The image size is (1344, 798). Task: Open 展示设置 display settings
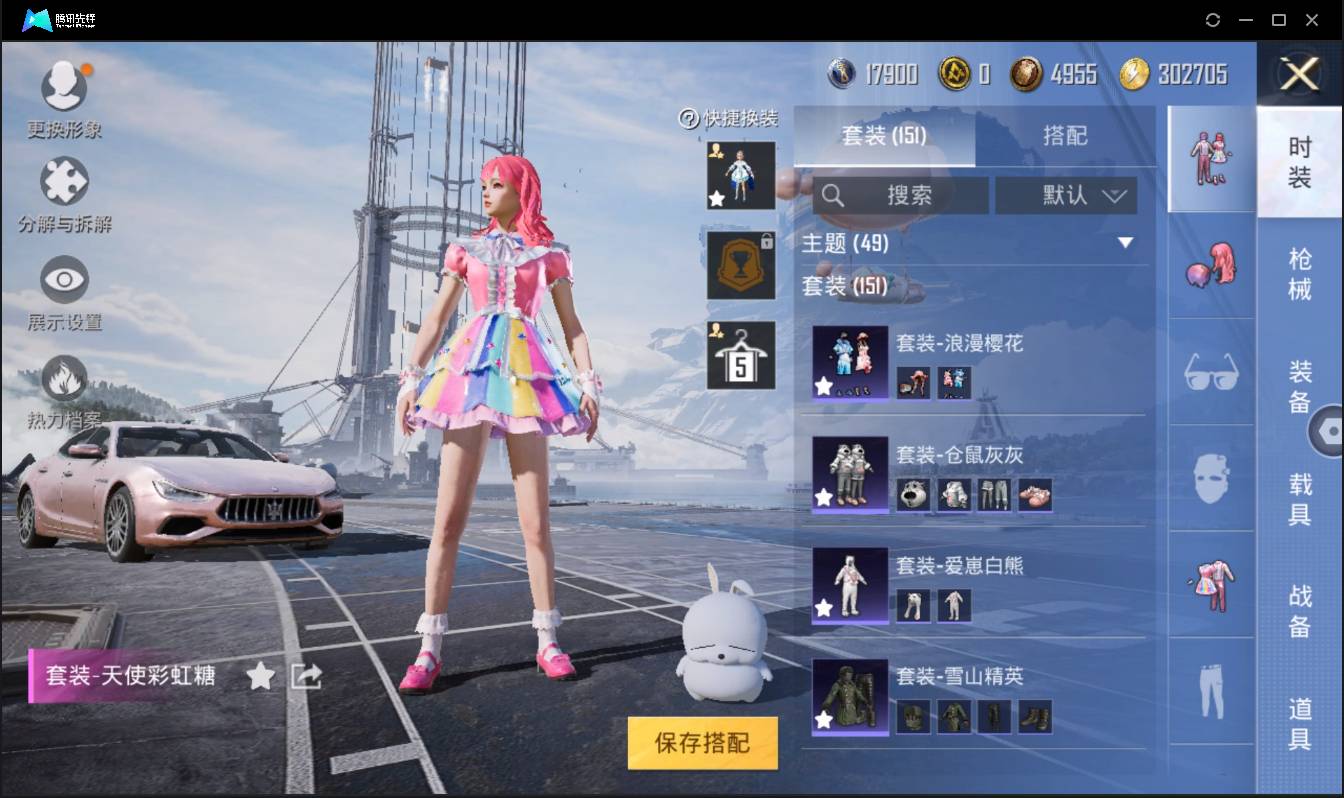[64, 281]
